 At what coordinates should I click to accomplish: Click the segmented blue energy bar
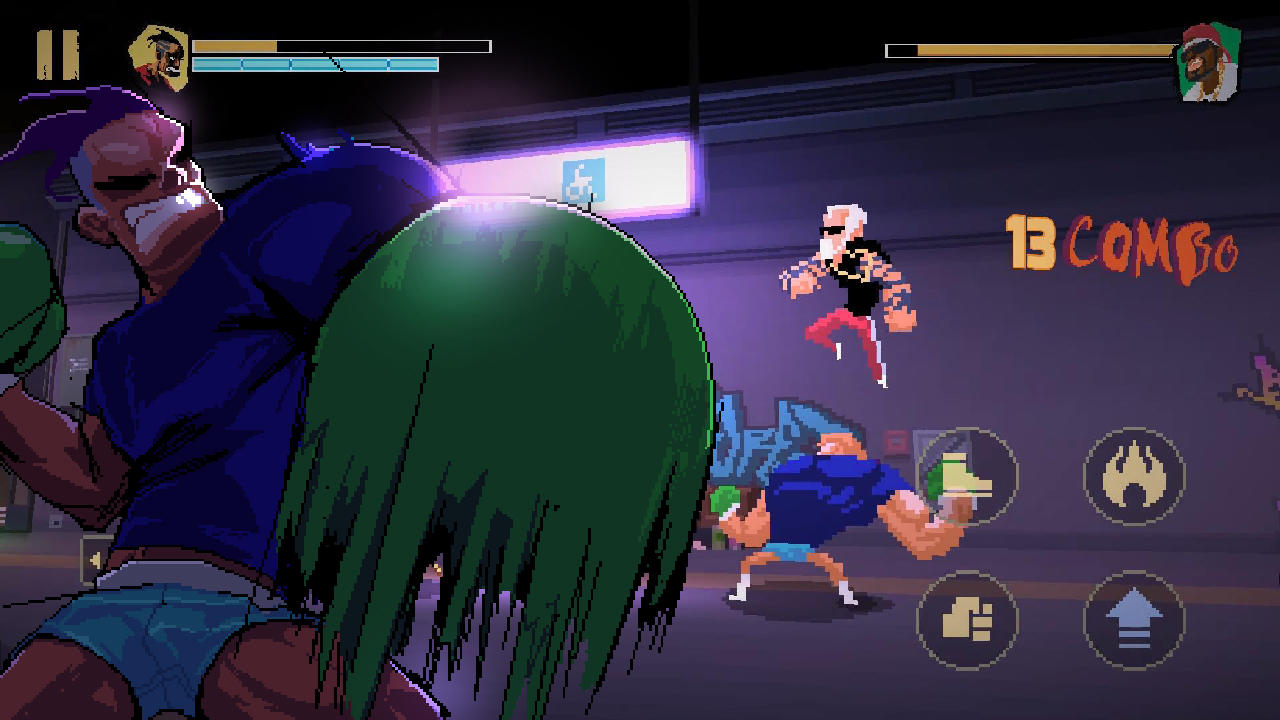pos(315,66)
